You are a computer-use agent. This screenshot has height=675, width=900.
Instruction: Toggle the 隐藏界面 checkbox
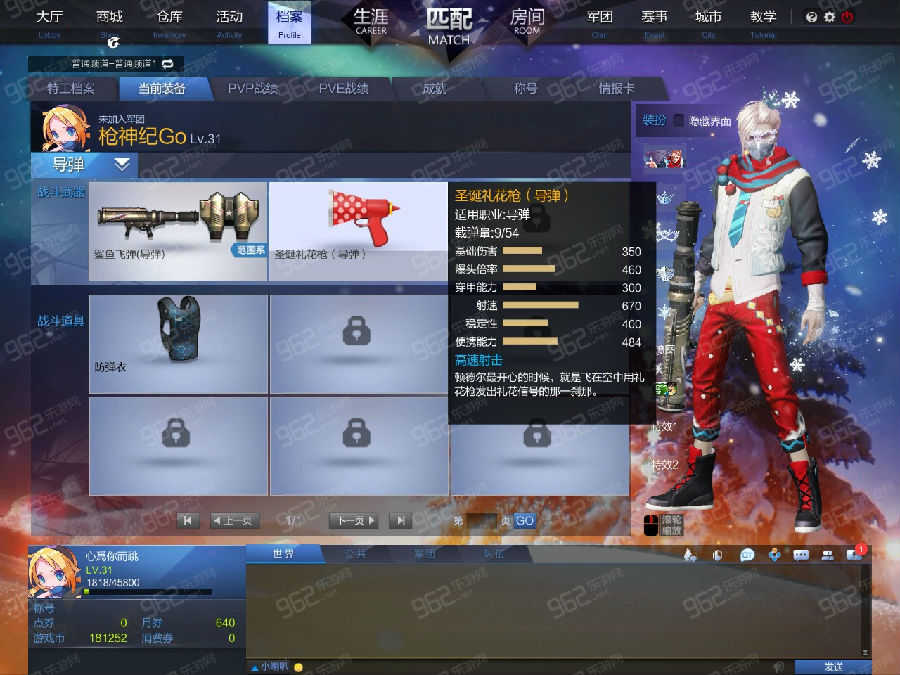pyautogui.click(x=679, y=121)
